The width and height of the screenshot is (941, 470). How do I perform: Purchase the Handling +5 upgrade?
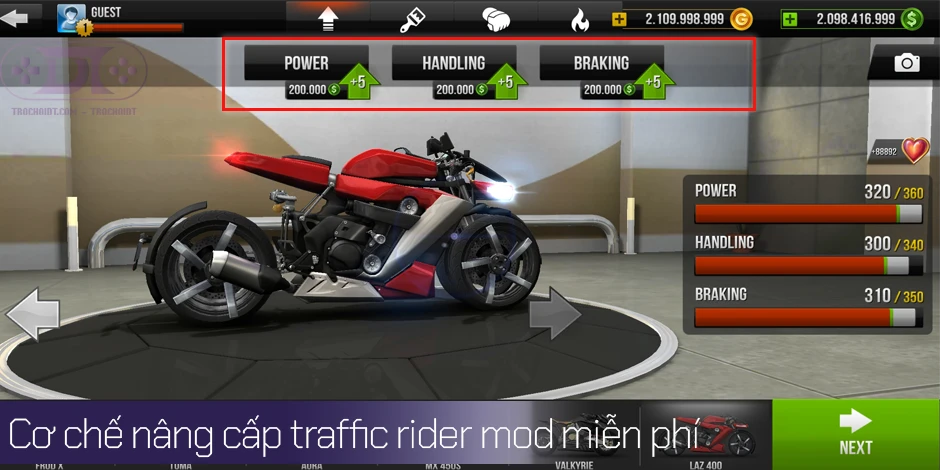[454, 71]
